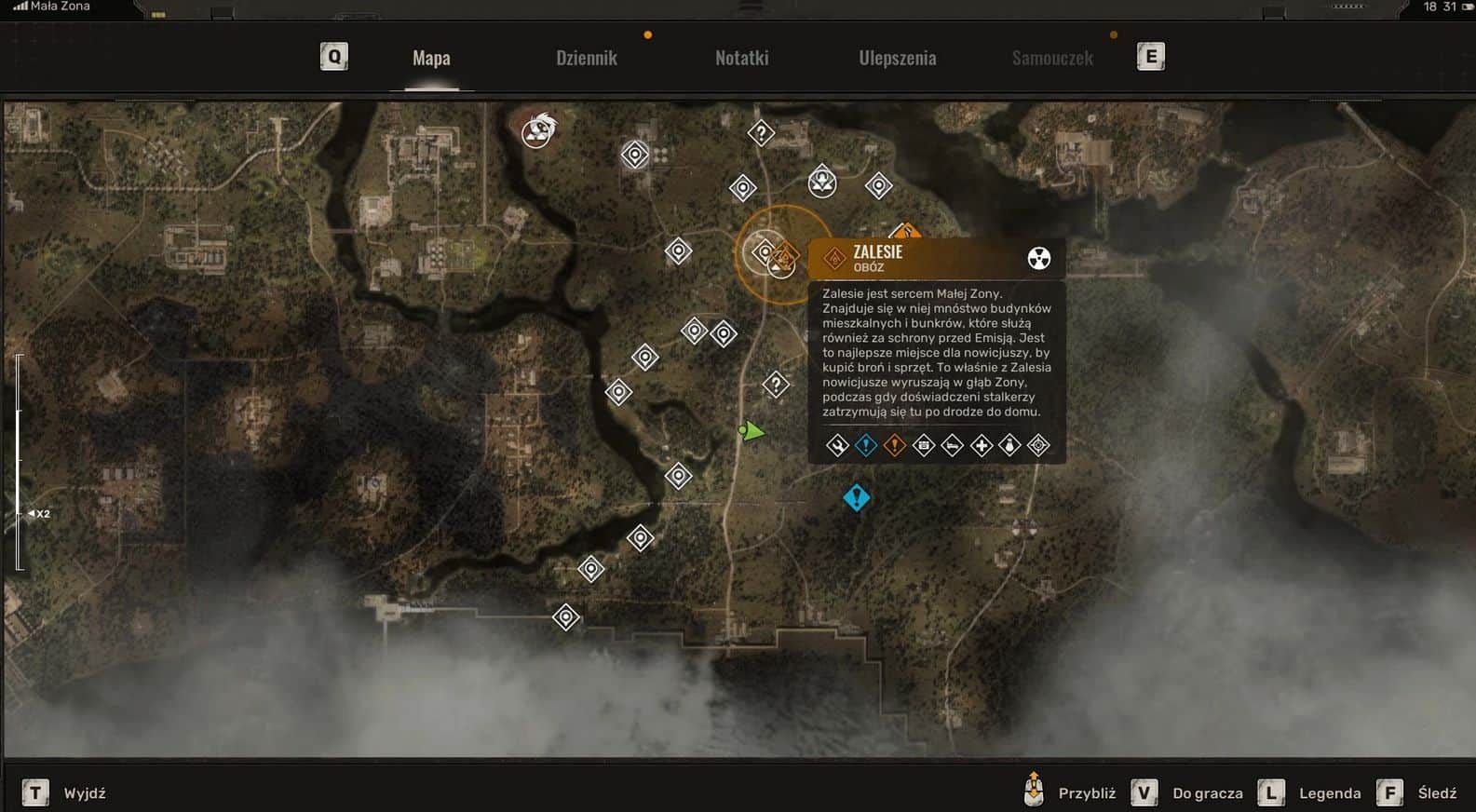Open the Notatki tab
This screenshot has width=1476, height=812.
741,58
